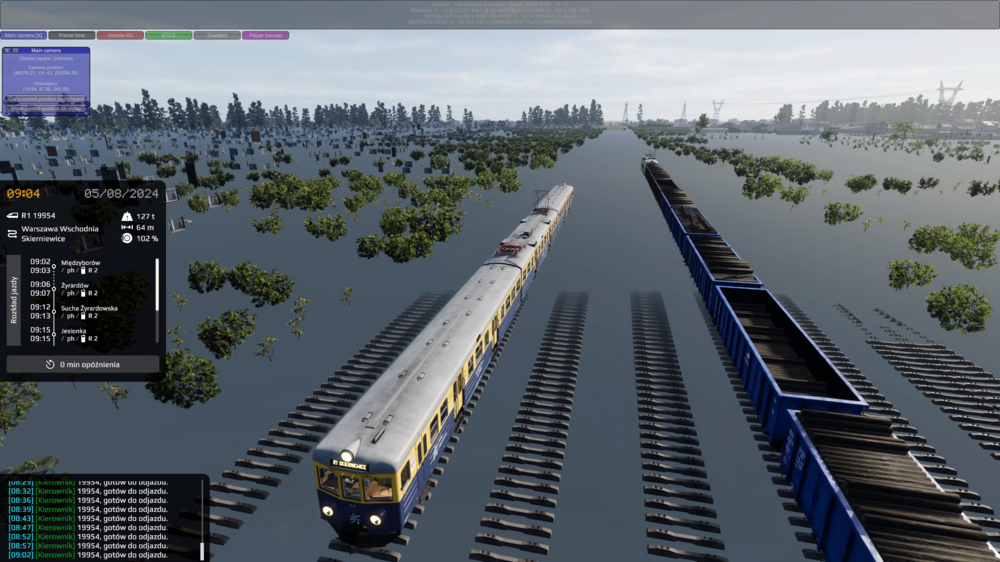Open the Vehicle I/O debug panel
The image size is (1000, 562).
pos(120,35)
